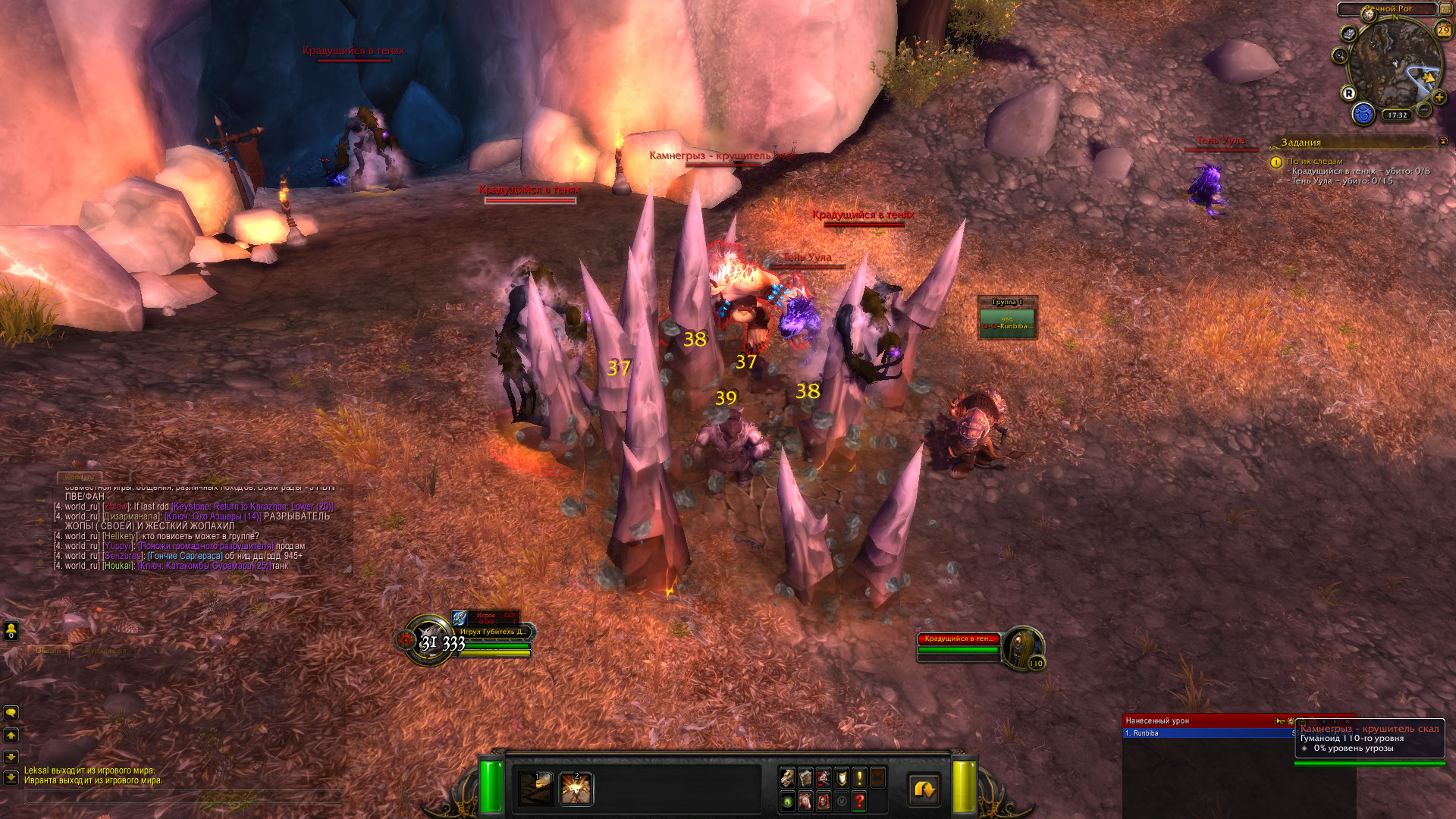
Task: Open the chat speech bubble menu button
Action: (x=11, y=713)
